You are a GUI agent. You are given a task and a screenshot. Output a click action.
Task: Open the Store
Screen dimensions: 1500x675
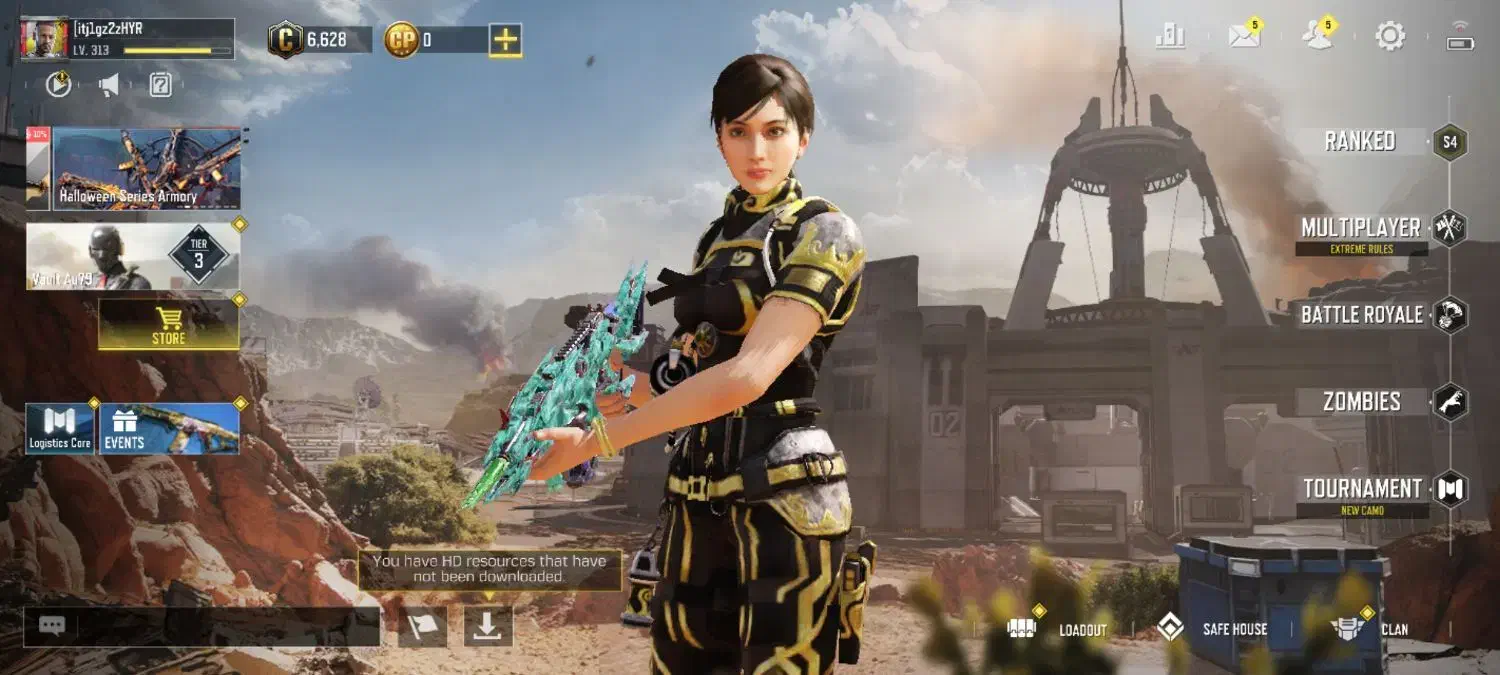[168, 324]
